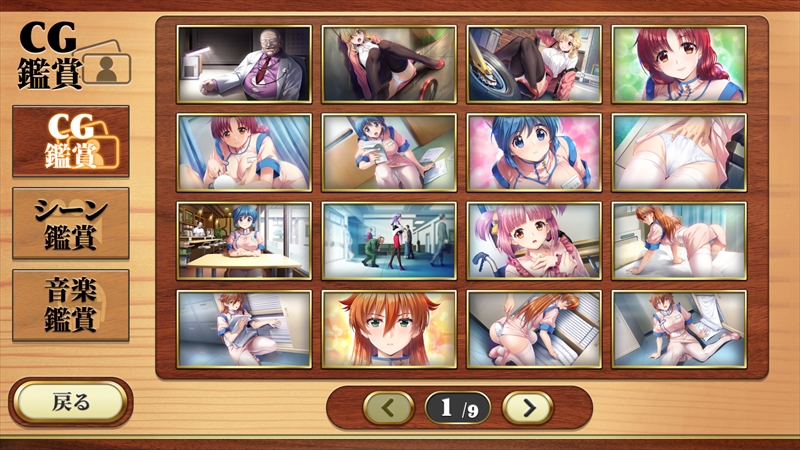Select the pink twin-tailed girl thumbnail
Image resolution: width=800 pixels, height=450 pixels.
click(x=534, y=240)
